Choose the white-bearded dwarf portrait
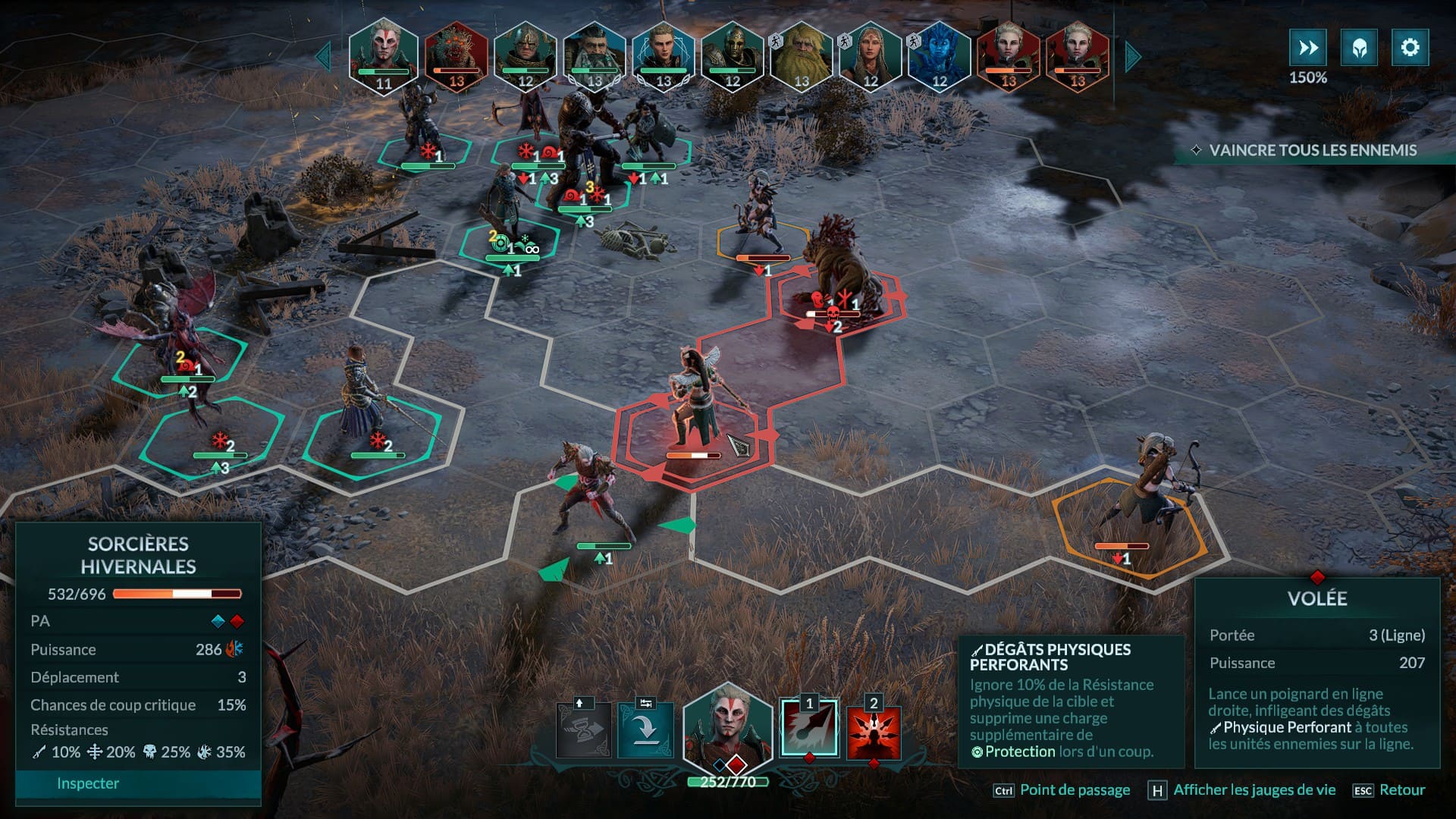 click(x=595, y=56)
